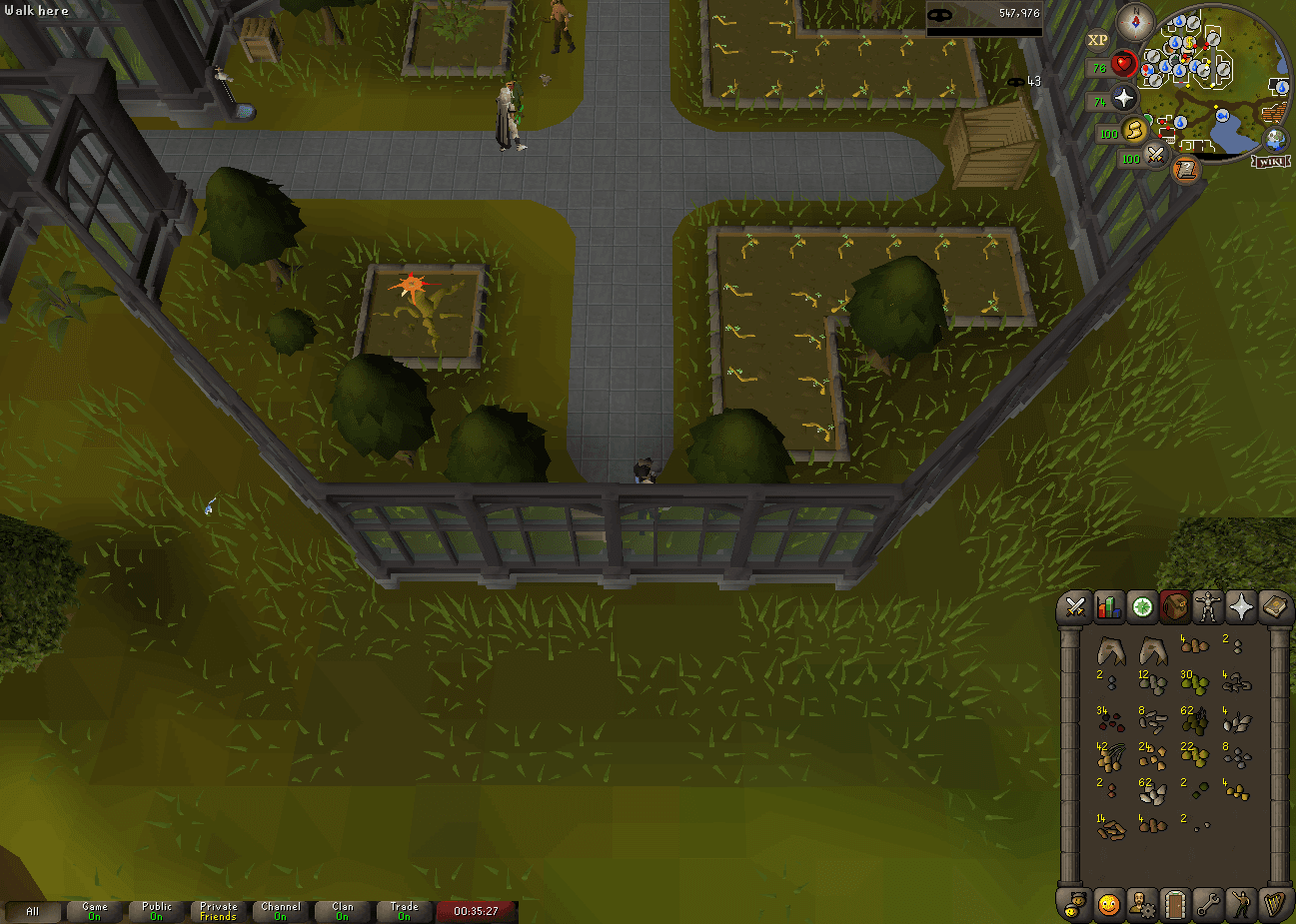Open the Logout door tab

coord(1176,904)
